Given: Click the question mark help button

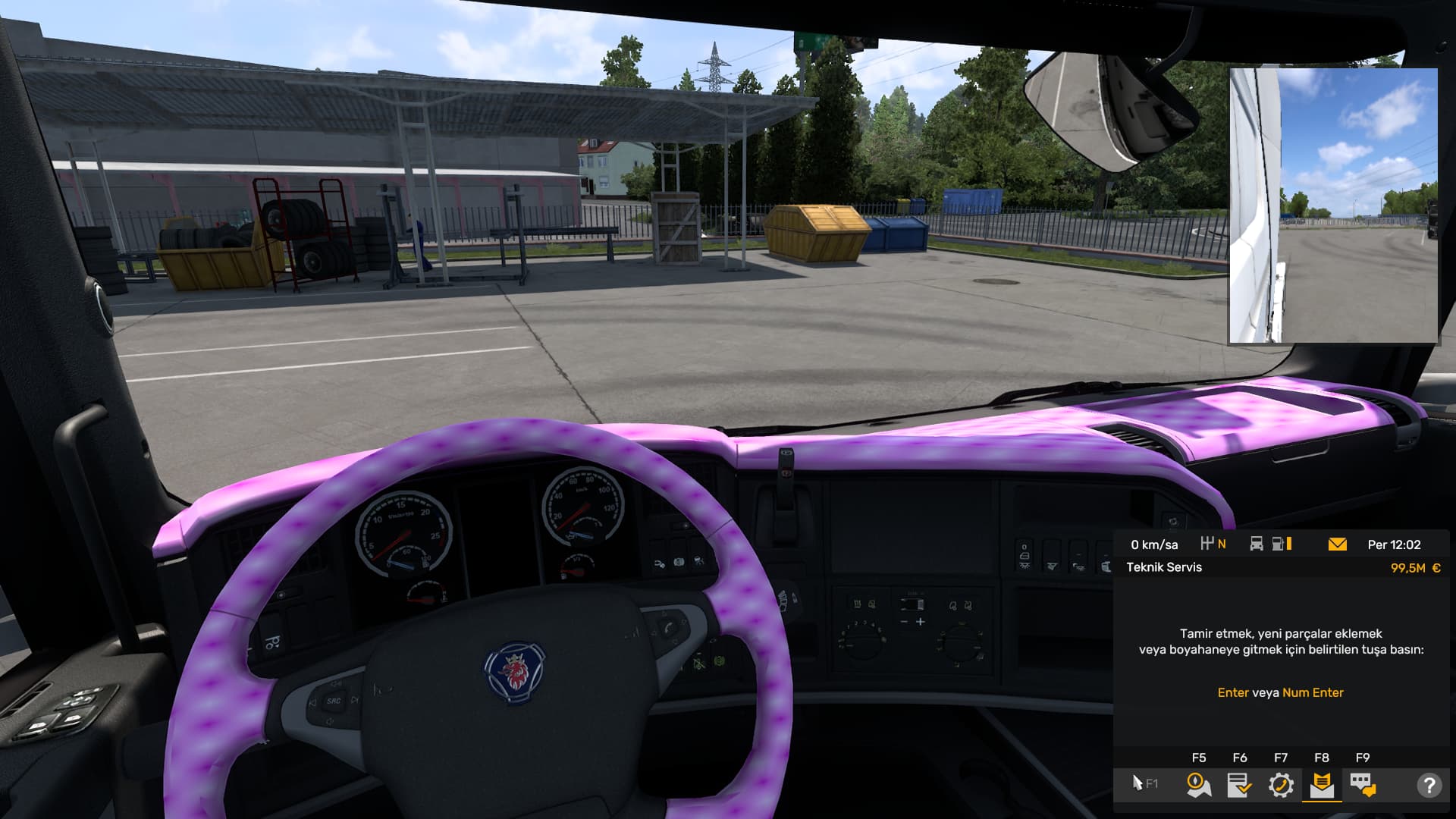Looking at the screenshot, I should coord(1429,785).
